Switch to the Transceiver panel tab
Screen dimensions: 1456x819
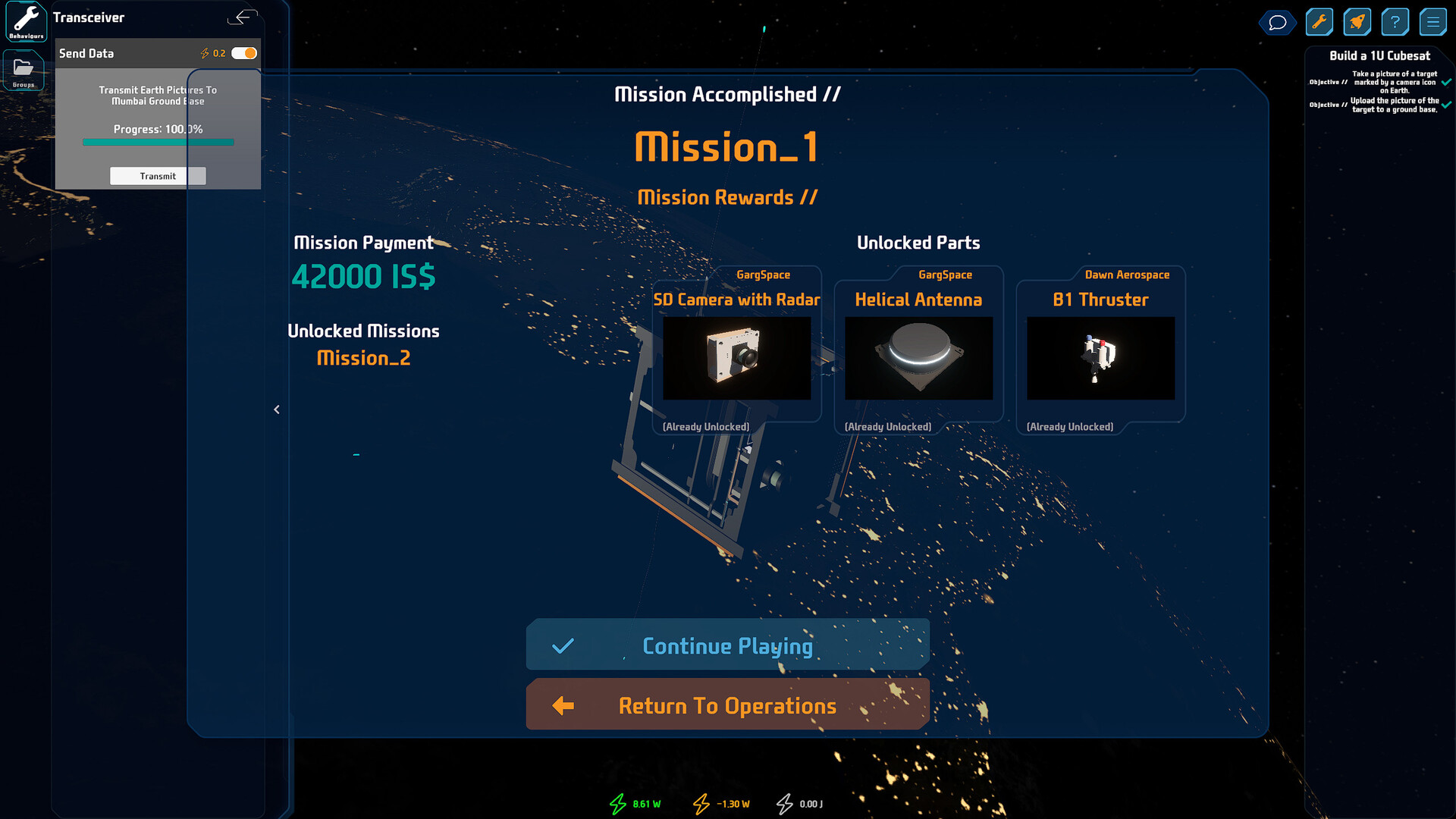[89, 17]
